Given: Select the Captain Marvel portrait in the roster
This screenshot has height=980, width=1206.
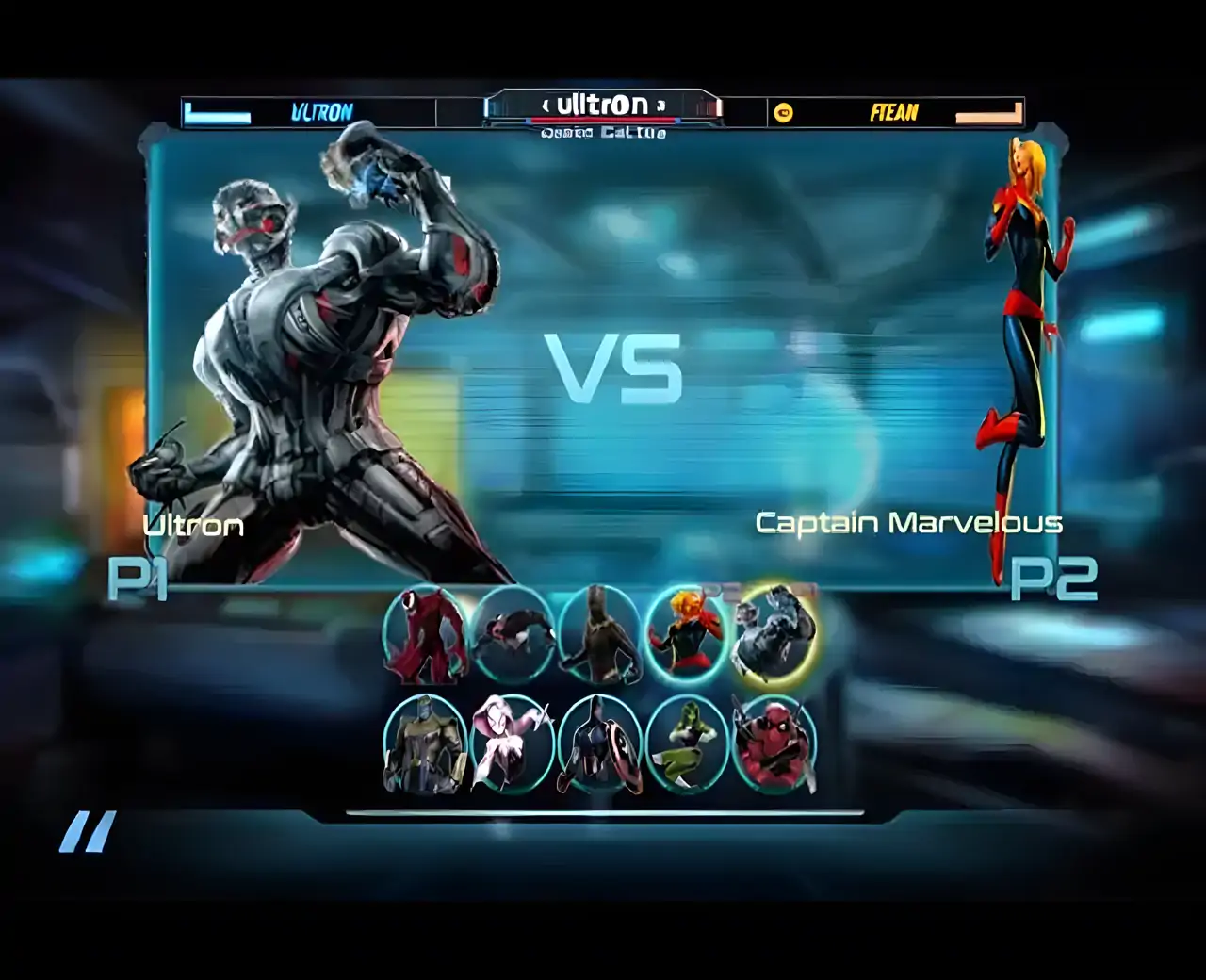Looking at the screenshot, I should pyautogui.click(x=687, y=634).
